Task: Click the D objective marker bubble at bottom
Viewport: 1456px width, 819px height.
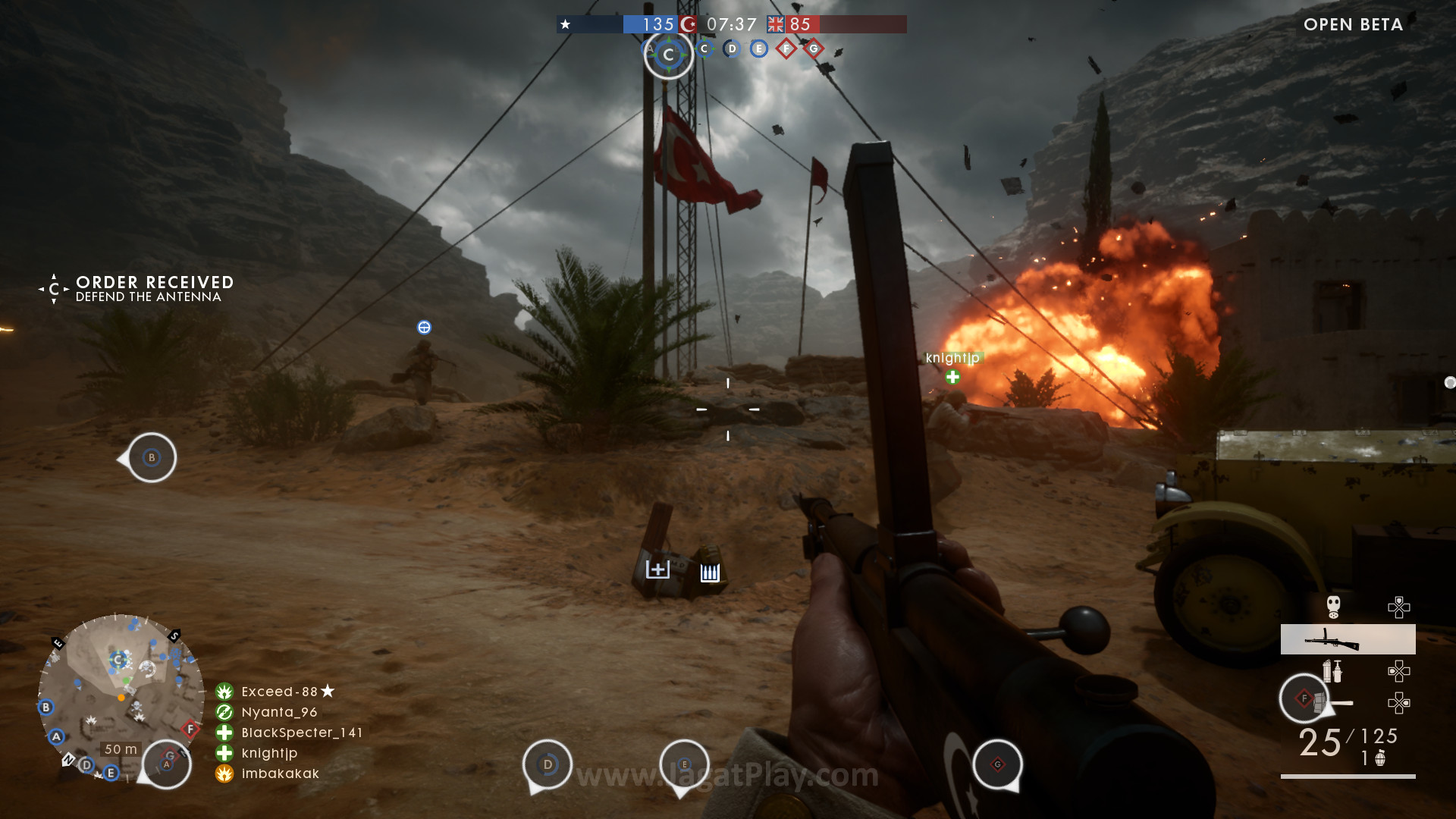Action: coord(548,764)
